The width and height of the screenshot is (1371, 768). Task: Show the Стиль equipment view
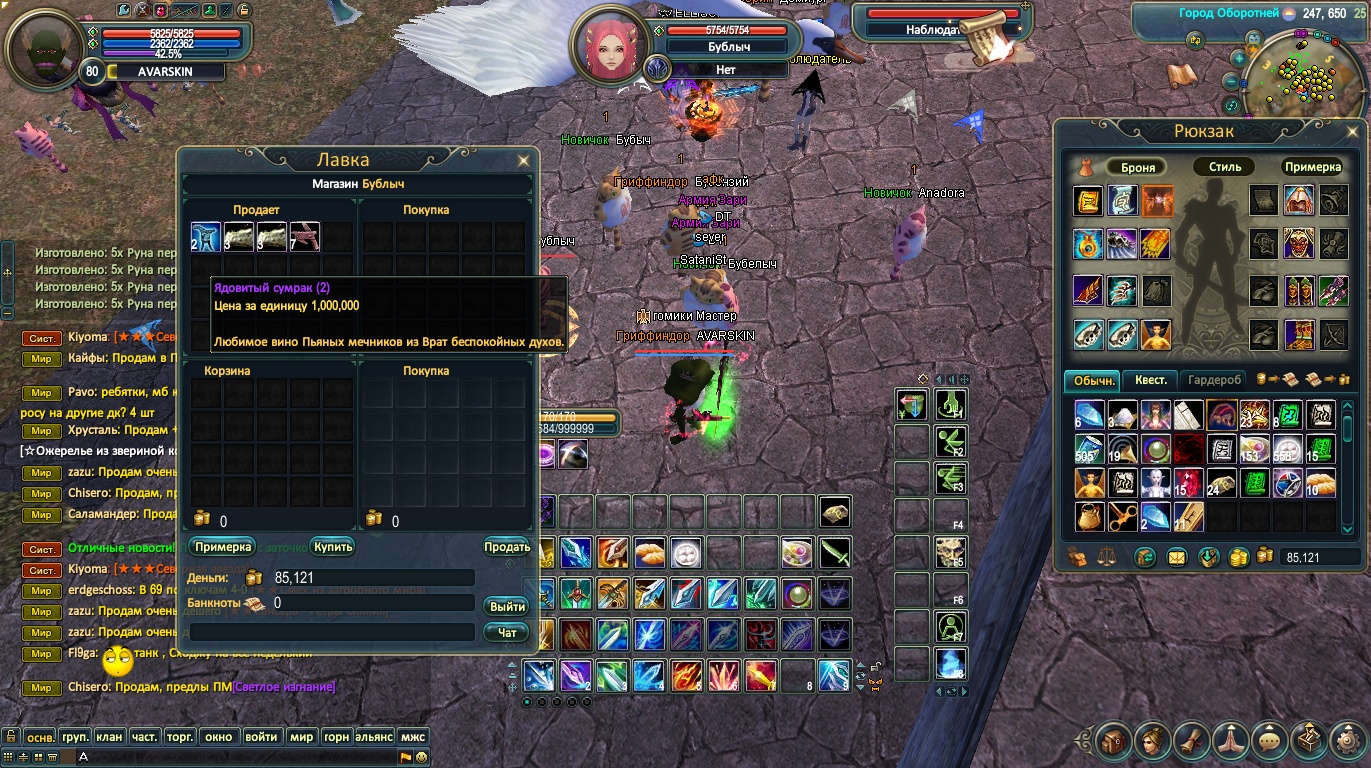1224,167
